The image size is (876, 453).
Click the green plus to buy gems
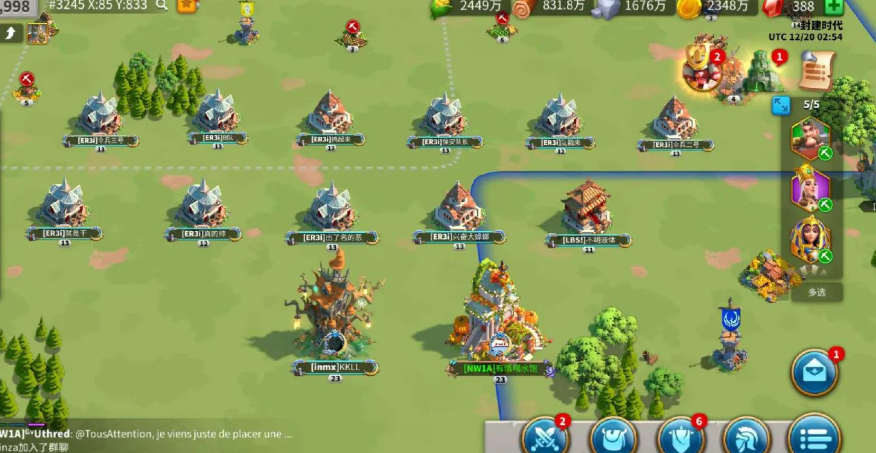833,6
